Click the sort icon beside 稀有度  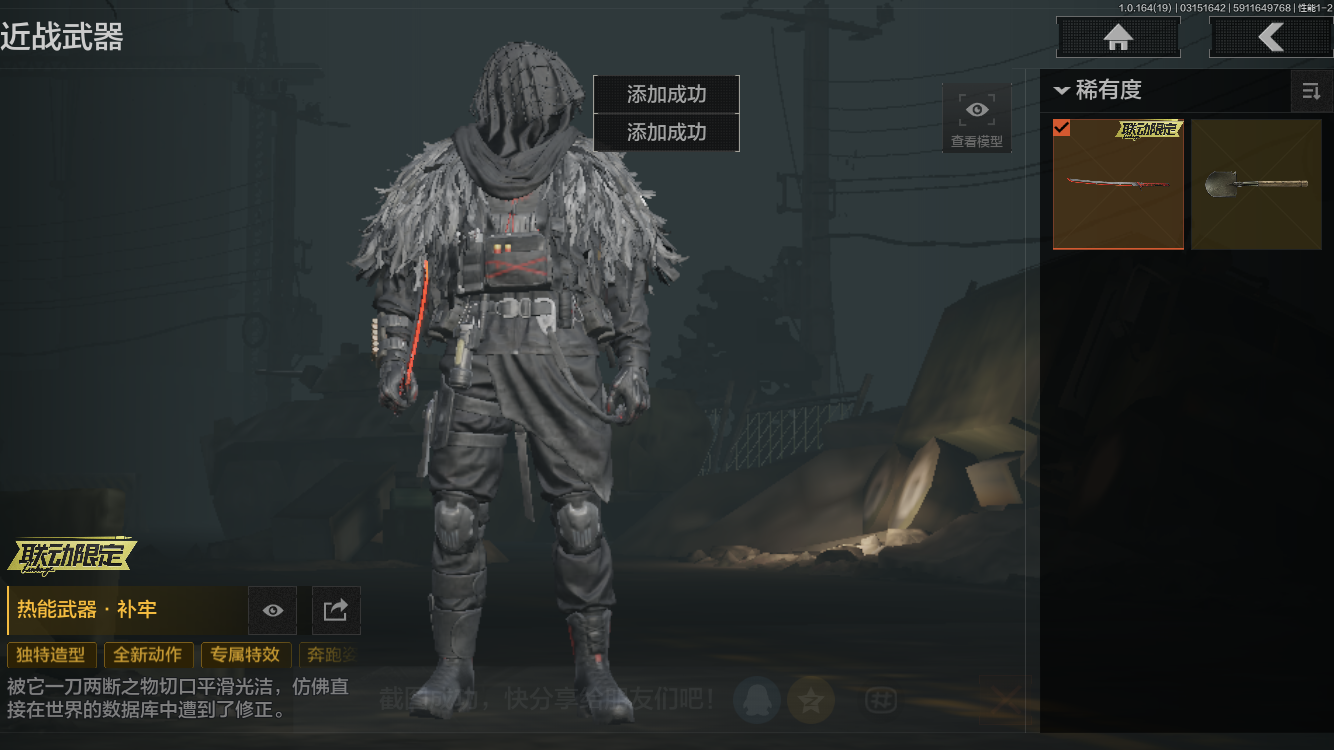(1311, 91)
